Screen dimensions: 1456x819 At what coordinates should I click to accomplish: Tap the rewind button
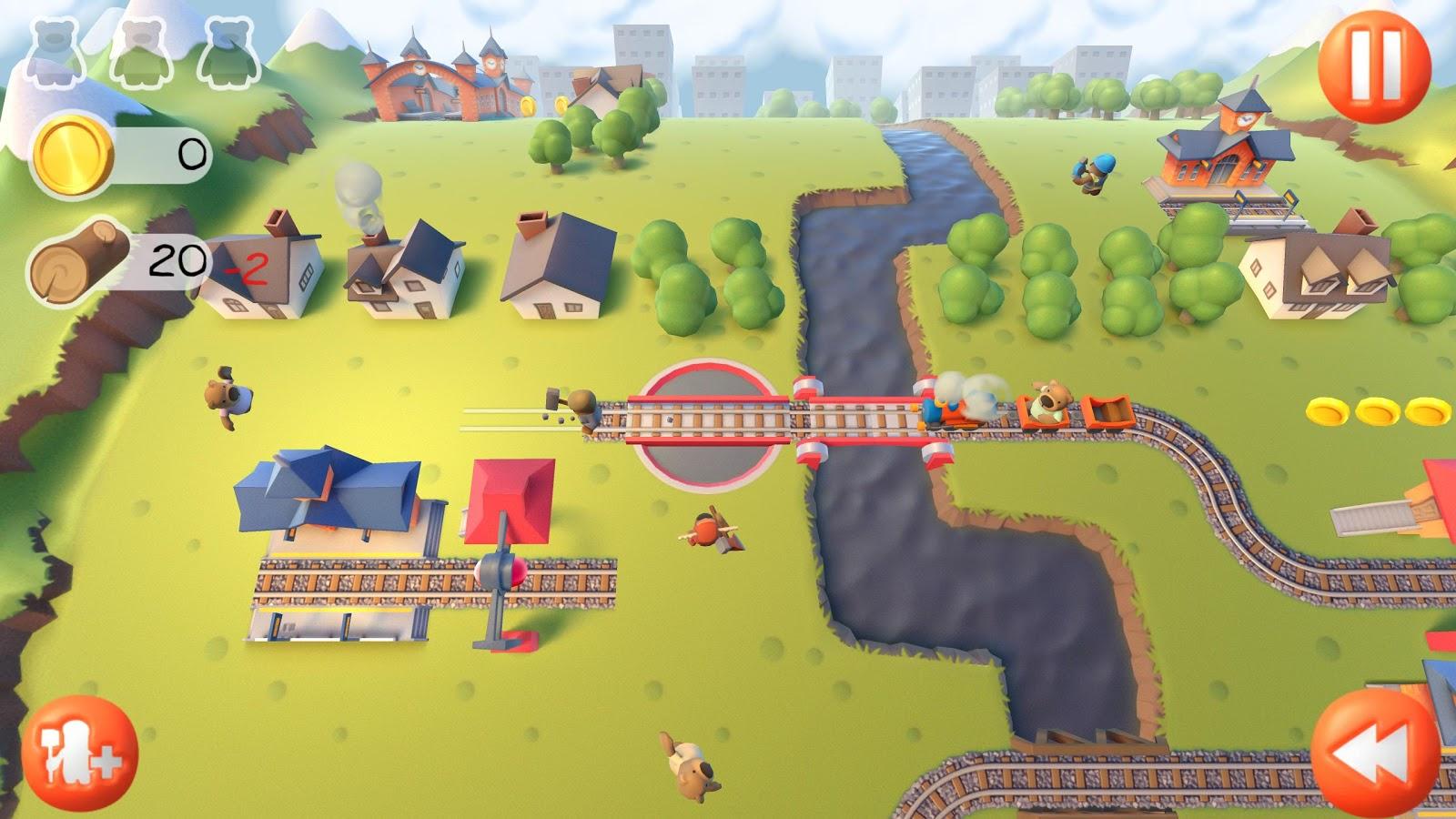[x=1375, y=752]
